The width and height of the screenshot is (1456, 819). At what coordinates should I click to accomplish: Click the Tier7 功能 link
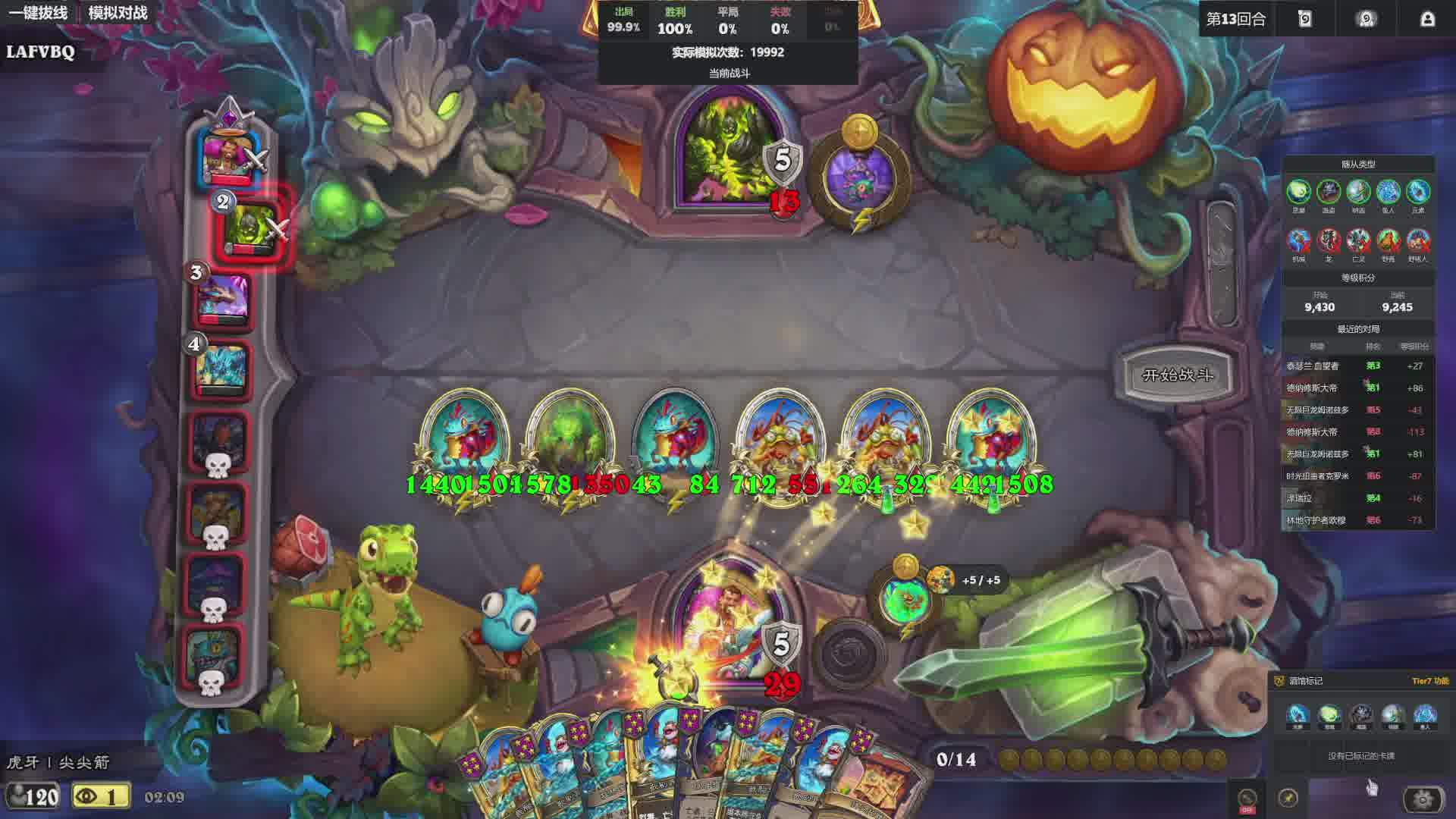pyautogui.click(x=1429, y=681)
